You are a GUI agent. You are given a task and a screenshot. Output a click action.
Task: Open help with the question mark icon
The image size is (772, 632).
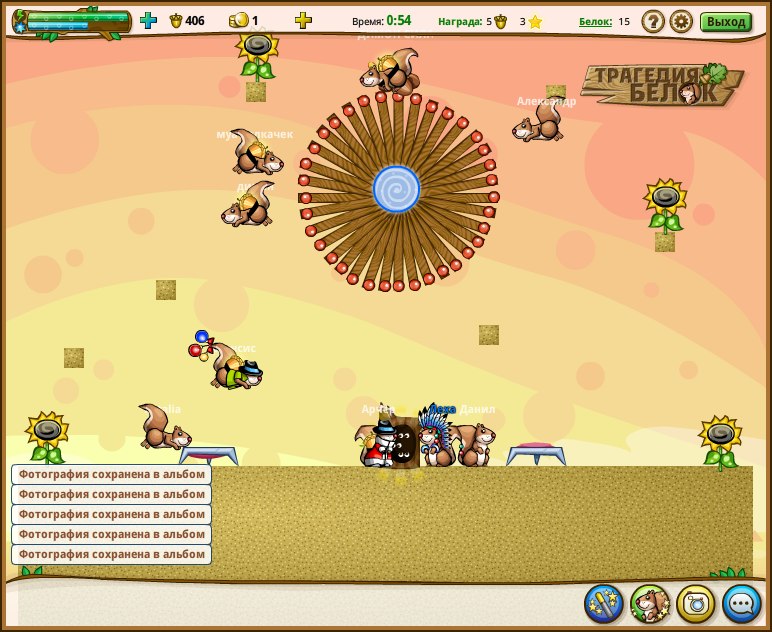click(x=653, y=21)
